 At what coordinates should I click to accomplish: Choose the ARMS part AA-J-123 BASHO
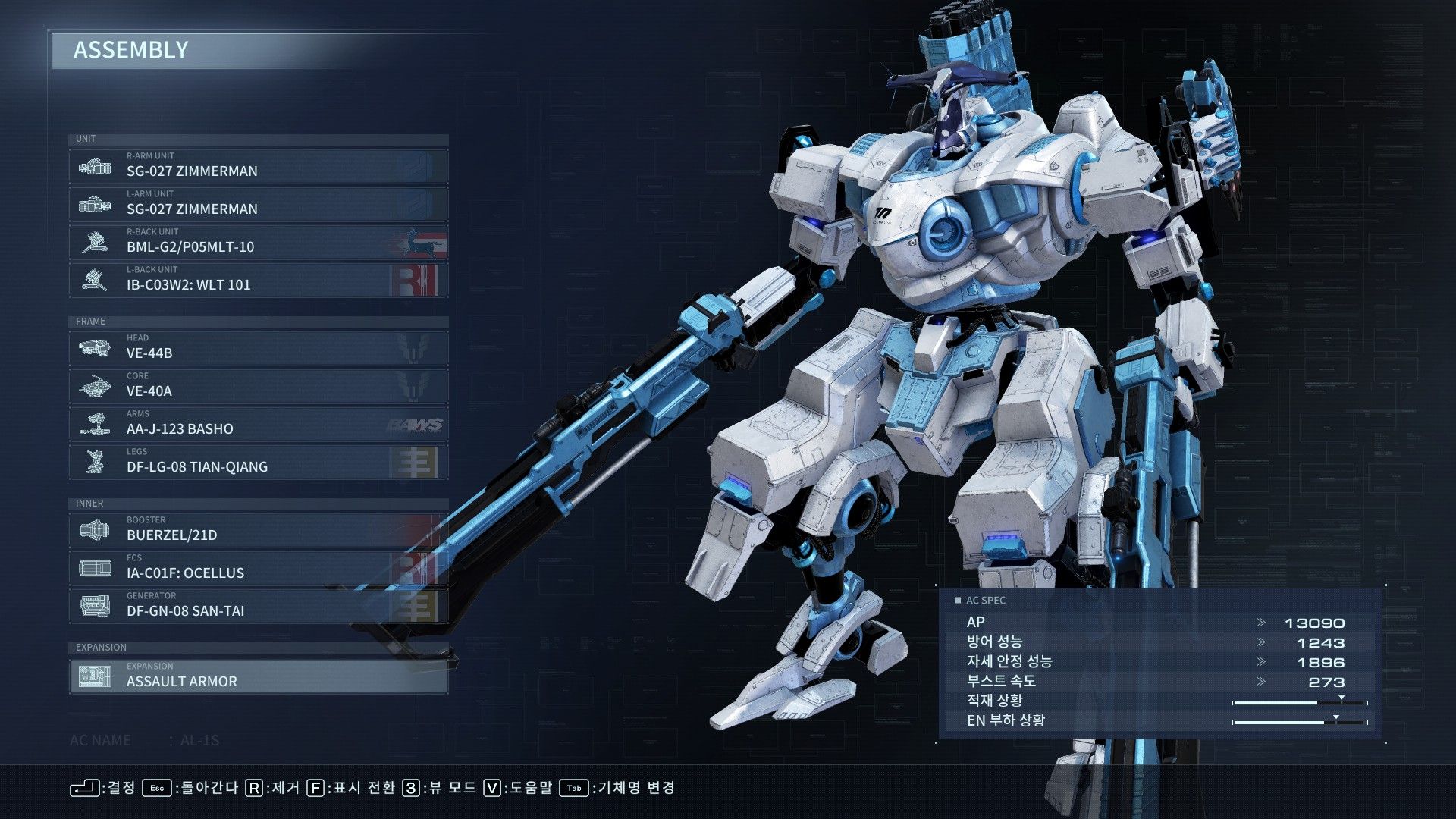point(258,424)
